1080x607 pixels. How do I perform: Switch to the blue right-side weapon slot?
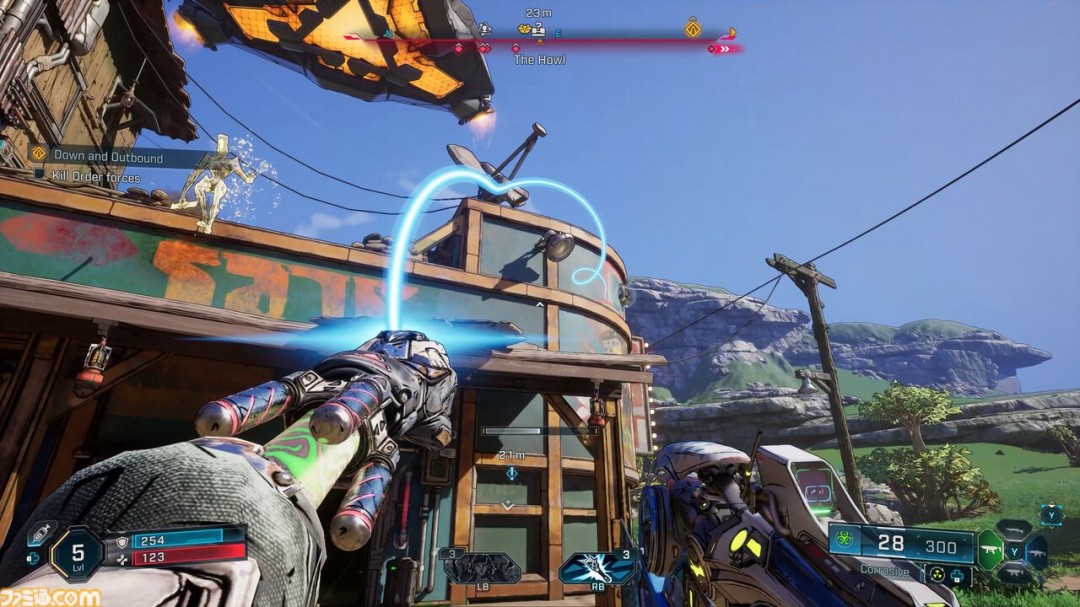coord(1035,551)
